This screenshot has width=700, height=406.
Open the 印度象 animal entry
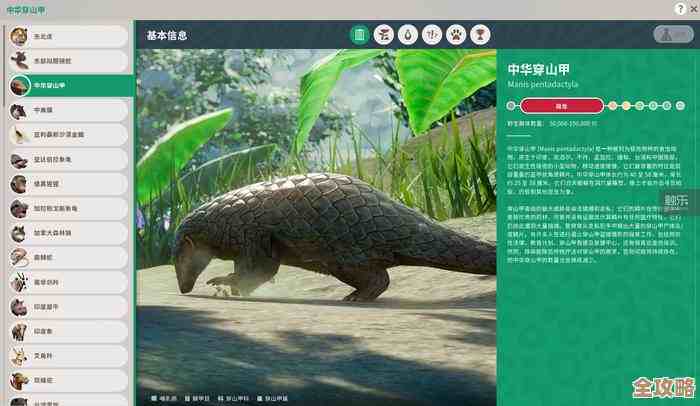tap(68, 331)
